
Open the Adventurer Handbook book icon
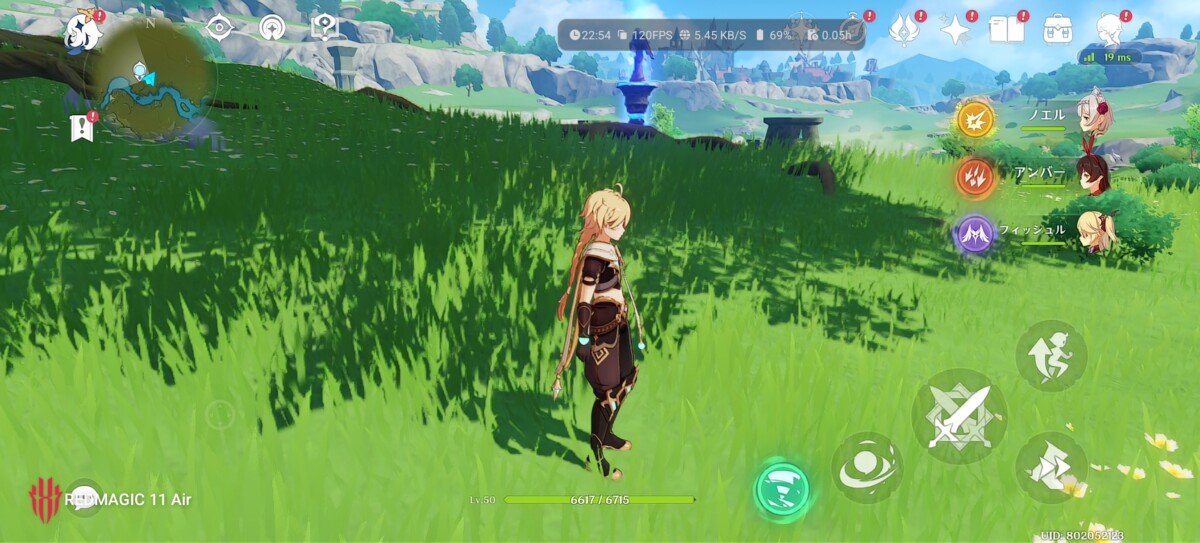(x=1006, y=29)
